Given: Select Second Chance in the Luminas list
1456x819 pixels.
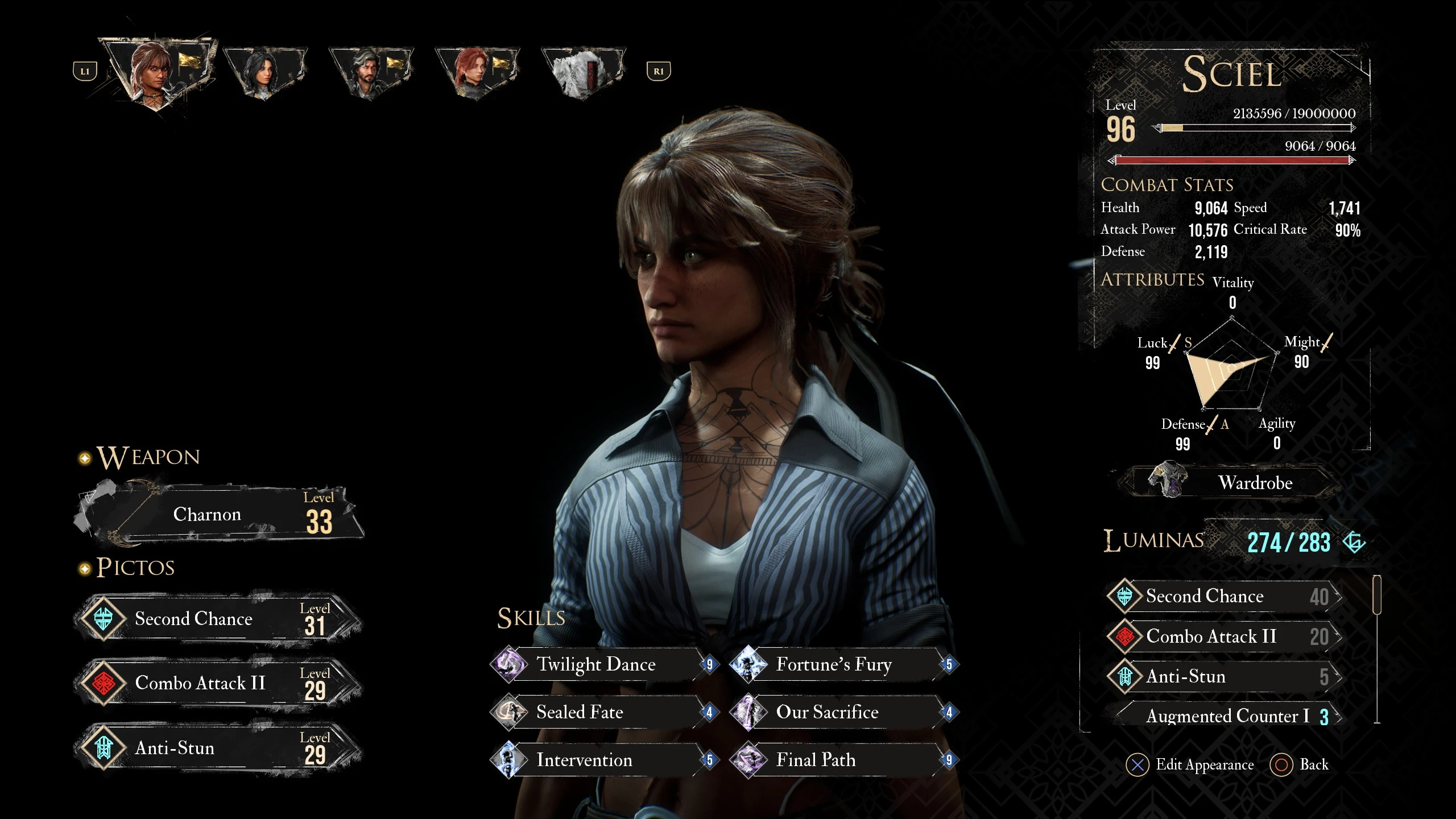Looking at the screenshot, I should click(1224, 596).
